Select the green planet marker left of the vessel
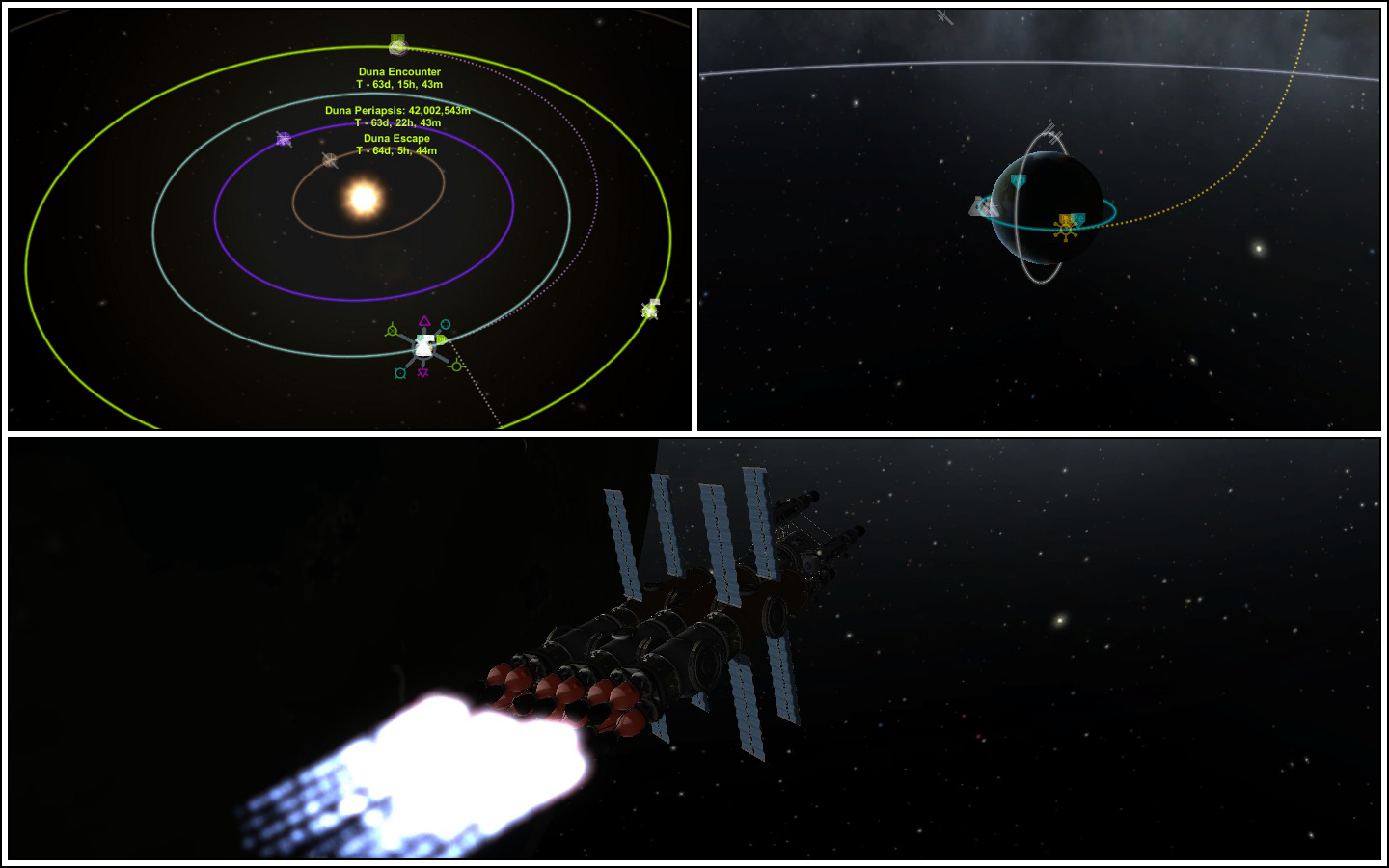The width and height of the screenshot is (1389, 868). 393,330
